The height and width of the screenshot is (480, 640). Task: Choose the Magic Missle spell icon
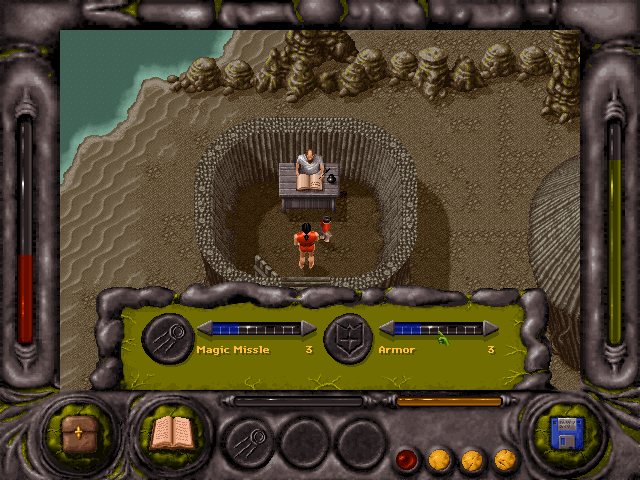(167, 337)
